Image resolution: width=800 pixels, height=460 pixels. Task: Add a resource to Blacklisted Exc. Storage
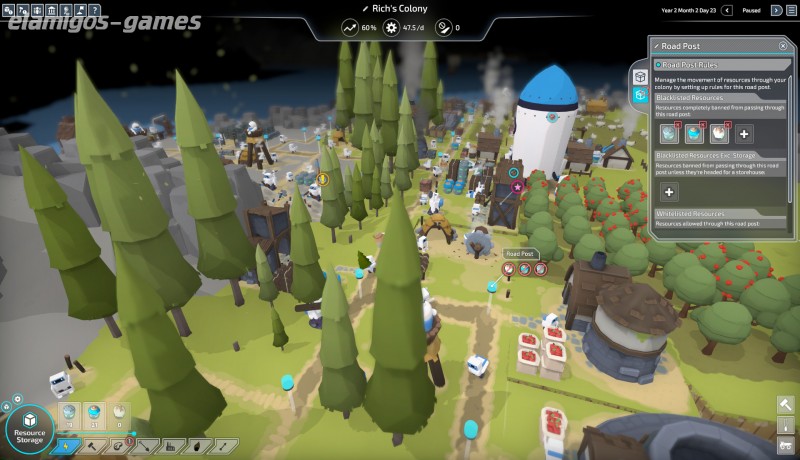click(x=669, y=192)
